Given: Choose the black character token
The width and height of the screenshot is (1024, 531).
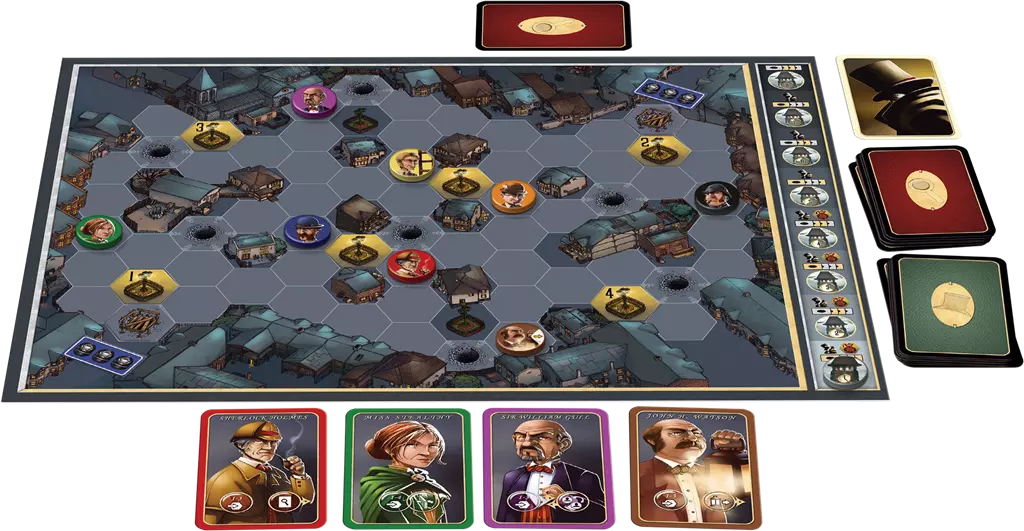Looking at the screenshot, I should tap(714, 196).
